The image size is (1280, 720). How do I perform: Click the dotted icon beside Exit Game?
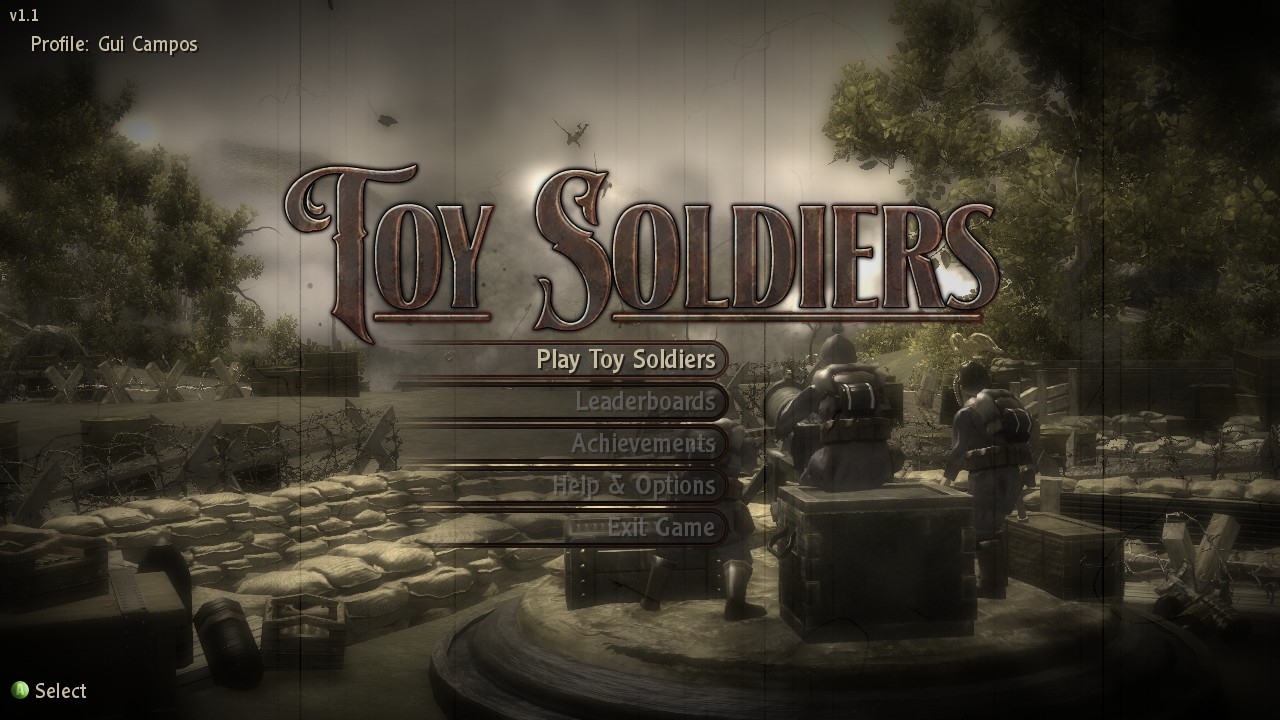tap(592, 527)
